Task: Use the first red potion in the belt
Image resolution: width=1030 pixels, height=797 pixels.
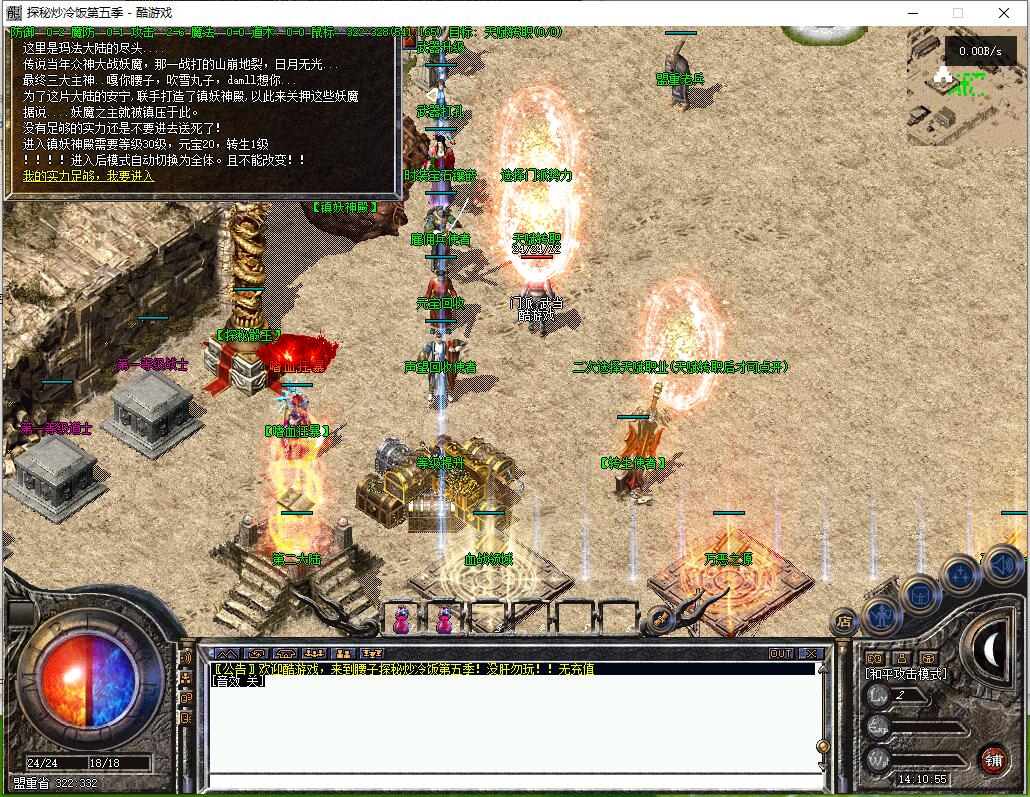Action: 402,620
